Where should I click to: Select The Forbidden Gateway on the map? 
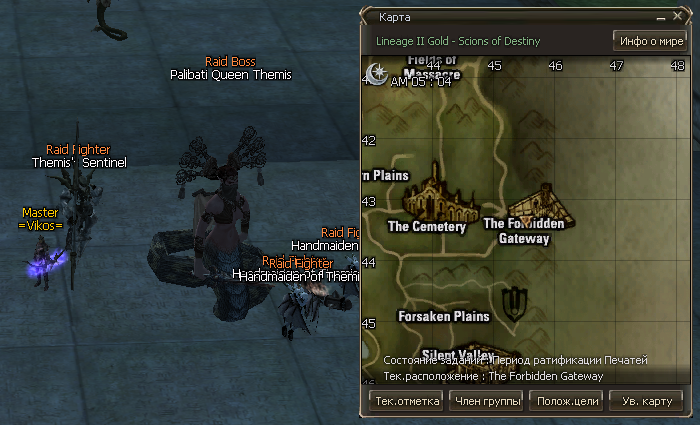(x=524, y=231)
